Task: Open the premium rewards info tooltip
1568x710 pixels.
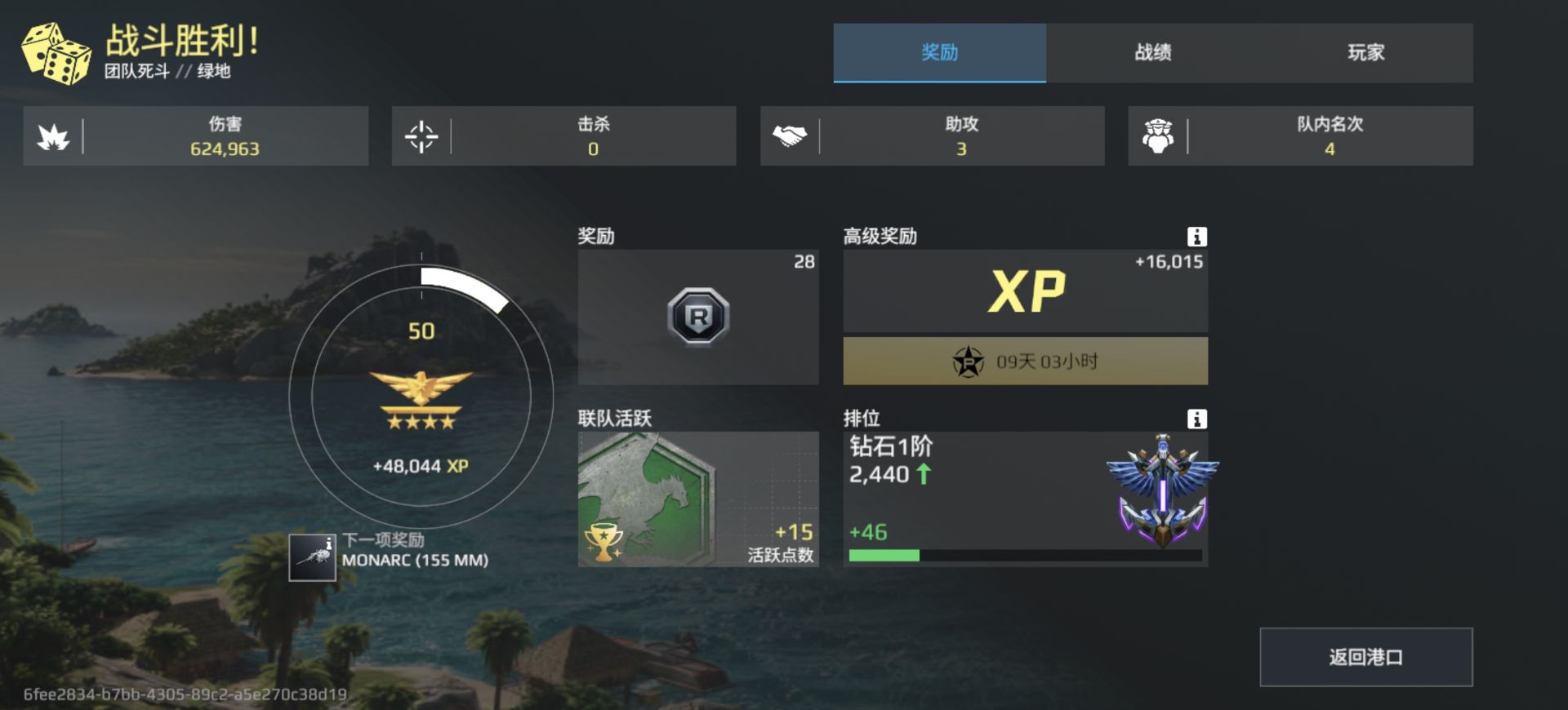Action: tap(1197, 237)
